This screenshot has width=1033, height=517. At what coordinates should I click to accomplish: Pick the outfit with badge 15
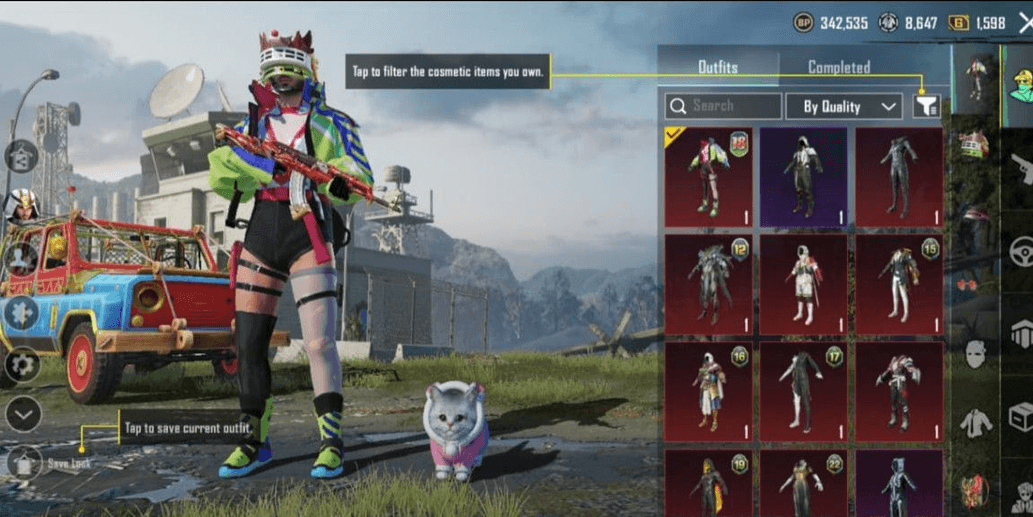(898, 283)
